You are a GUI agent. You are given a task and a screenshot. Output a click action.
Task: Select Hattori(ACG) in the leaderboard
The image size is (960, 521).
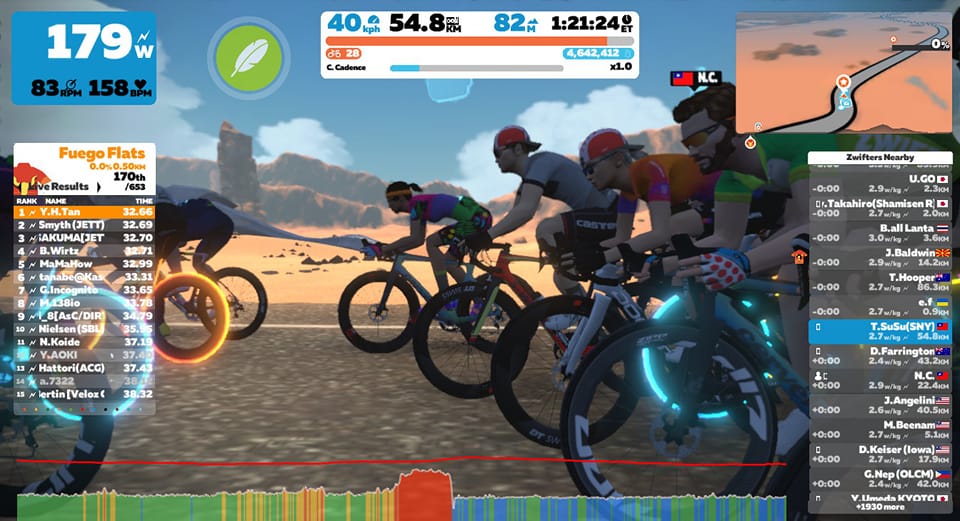click(x=84, y=368)
